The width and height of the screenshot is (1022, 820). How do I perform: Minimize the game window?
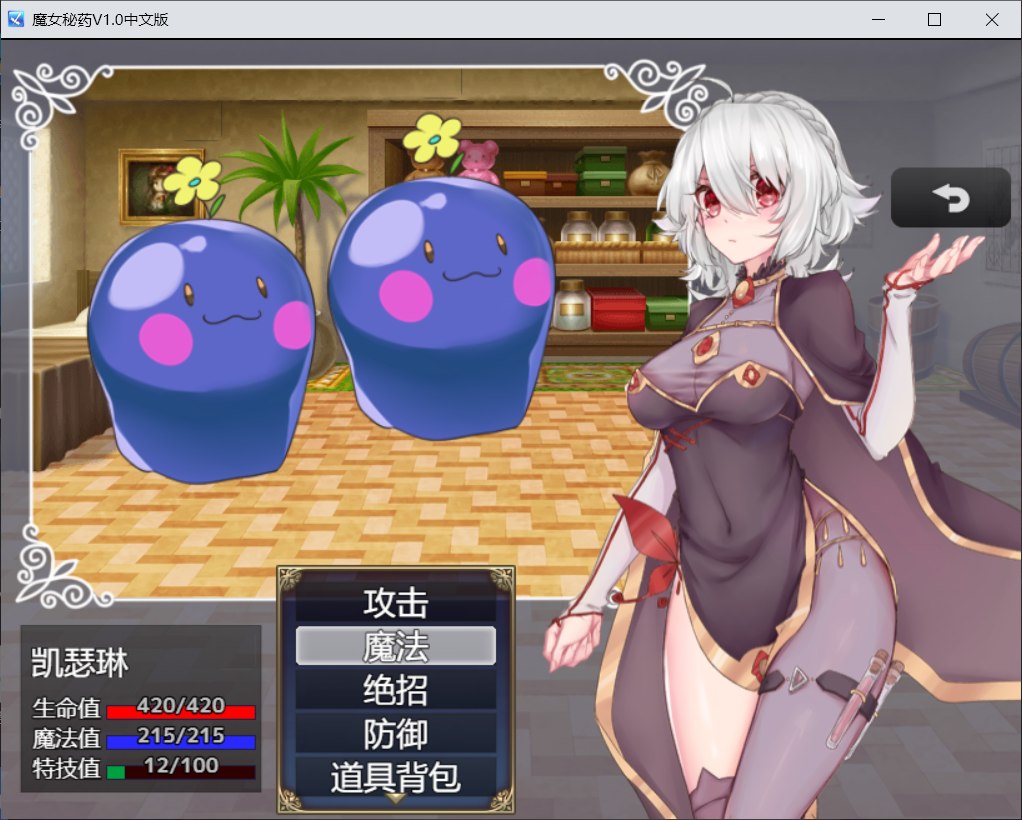coord(879,19)
